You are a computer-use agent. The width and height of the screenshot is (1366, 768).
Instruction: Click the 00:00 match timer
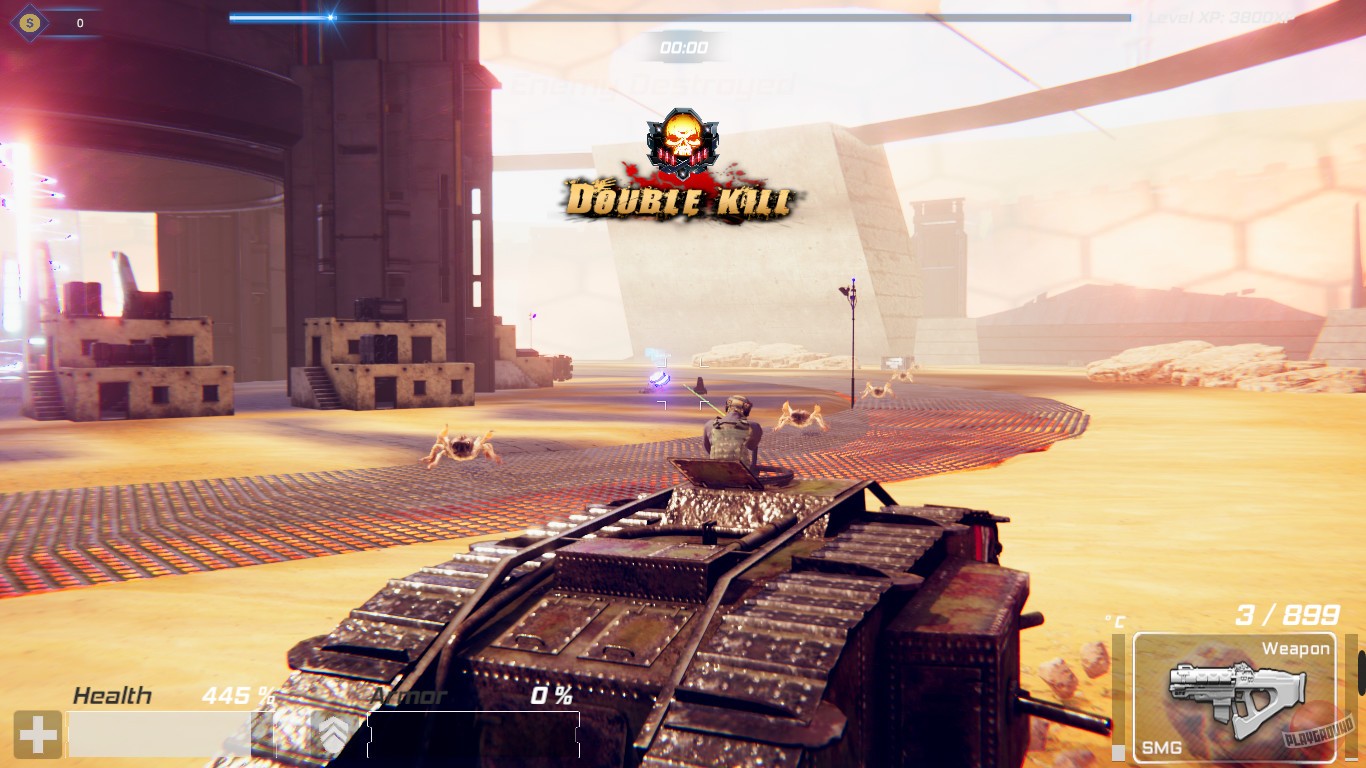(683, 46)
